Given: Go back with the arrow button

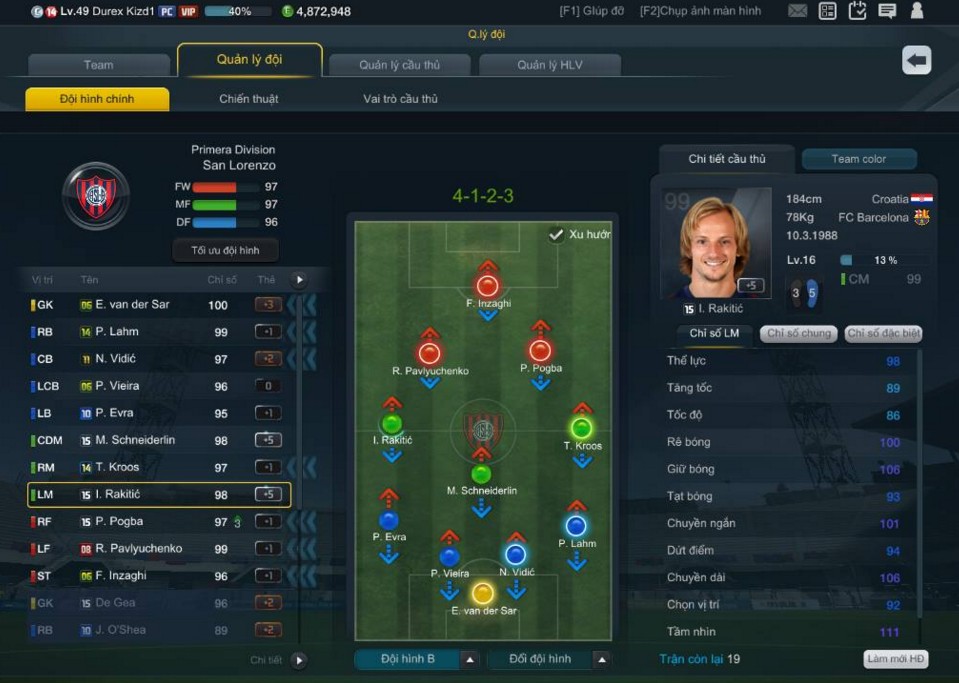Looking at the screenshot, I should pos(916,60).
